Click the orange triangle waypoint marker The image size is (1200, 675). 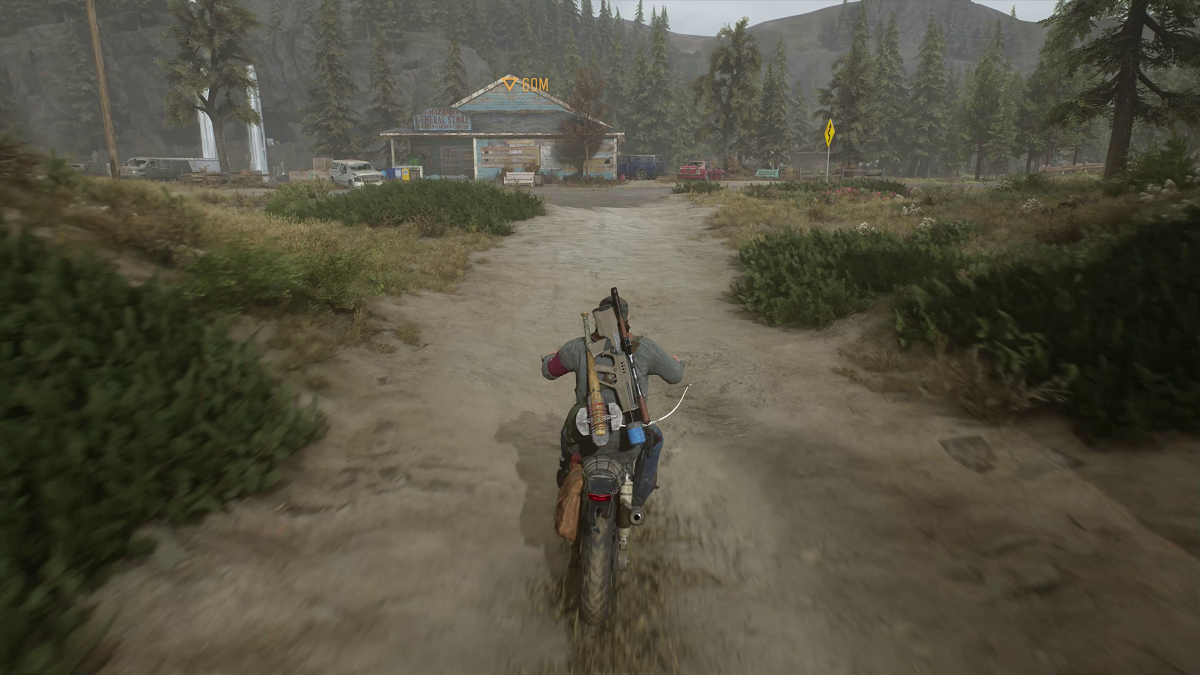pyautogui.click(x=510, y=83)
